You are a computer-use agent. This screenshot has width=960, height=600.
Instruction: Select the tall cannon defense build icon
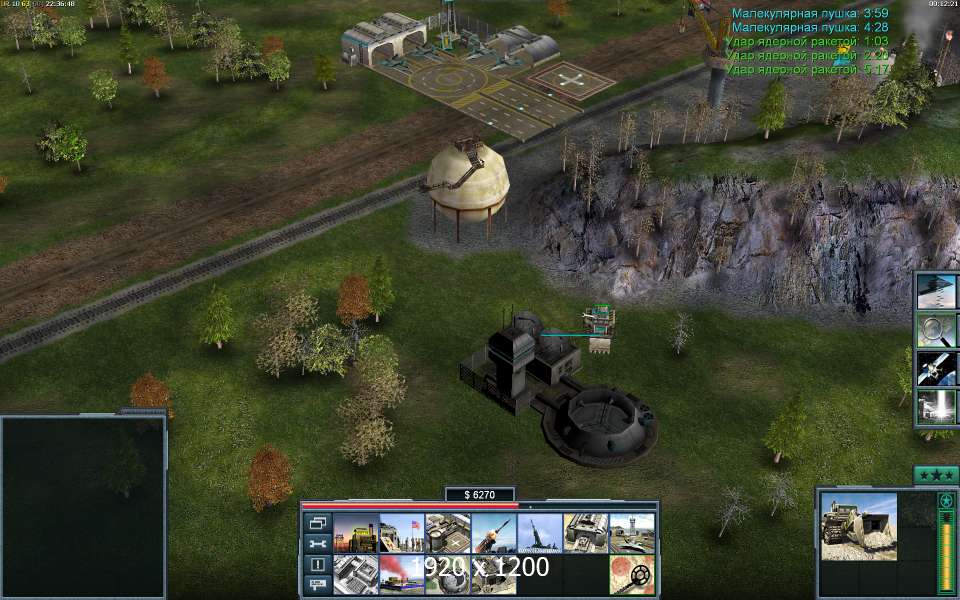pyautogui.click(x=539, y=533)
